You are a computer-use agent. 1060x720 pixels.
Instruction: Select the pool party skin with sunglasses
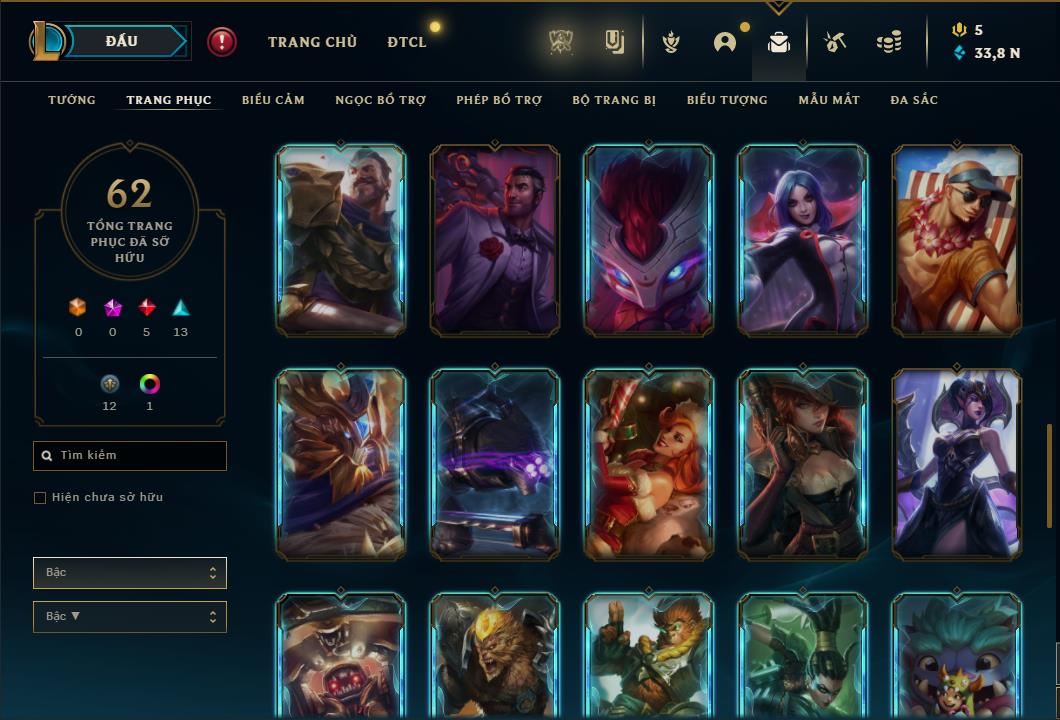point(957,240)
